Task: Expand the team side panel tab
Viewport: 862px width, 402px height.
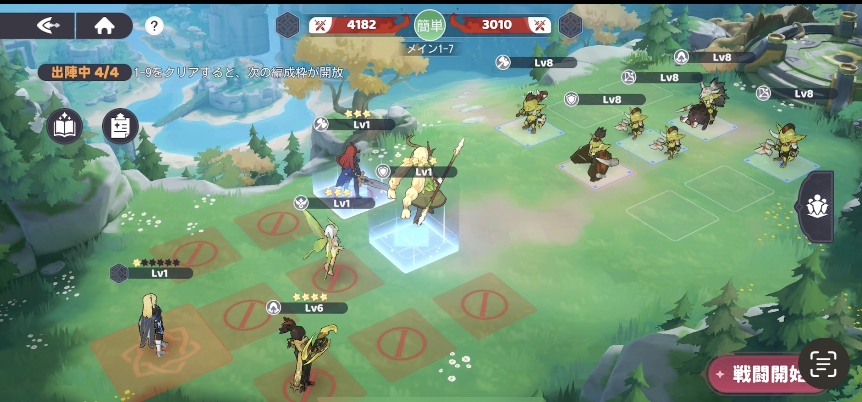Action: point(816,206)
